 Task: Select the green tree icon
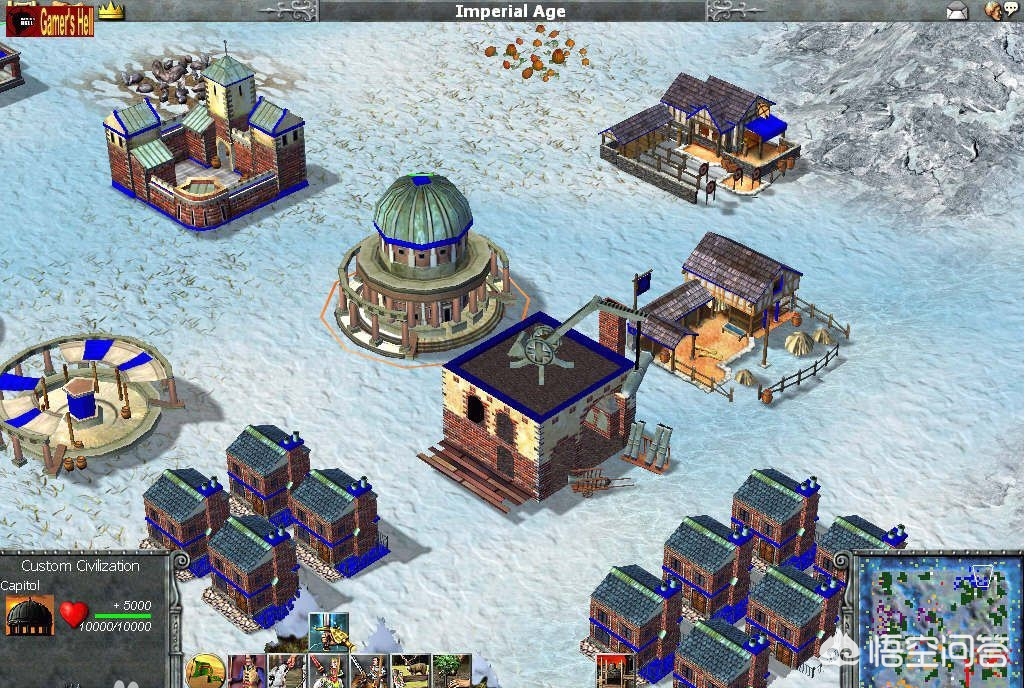point(451,670)
